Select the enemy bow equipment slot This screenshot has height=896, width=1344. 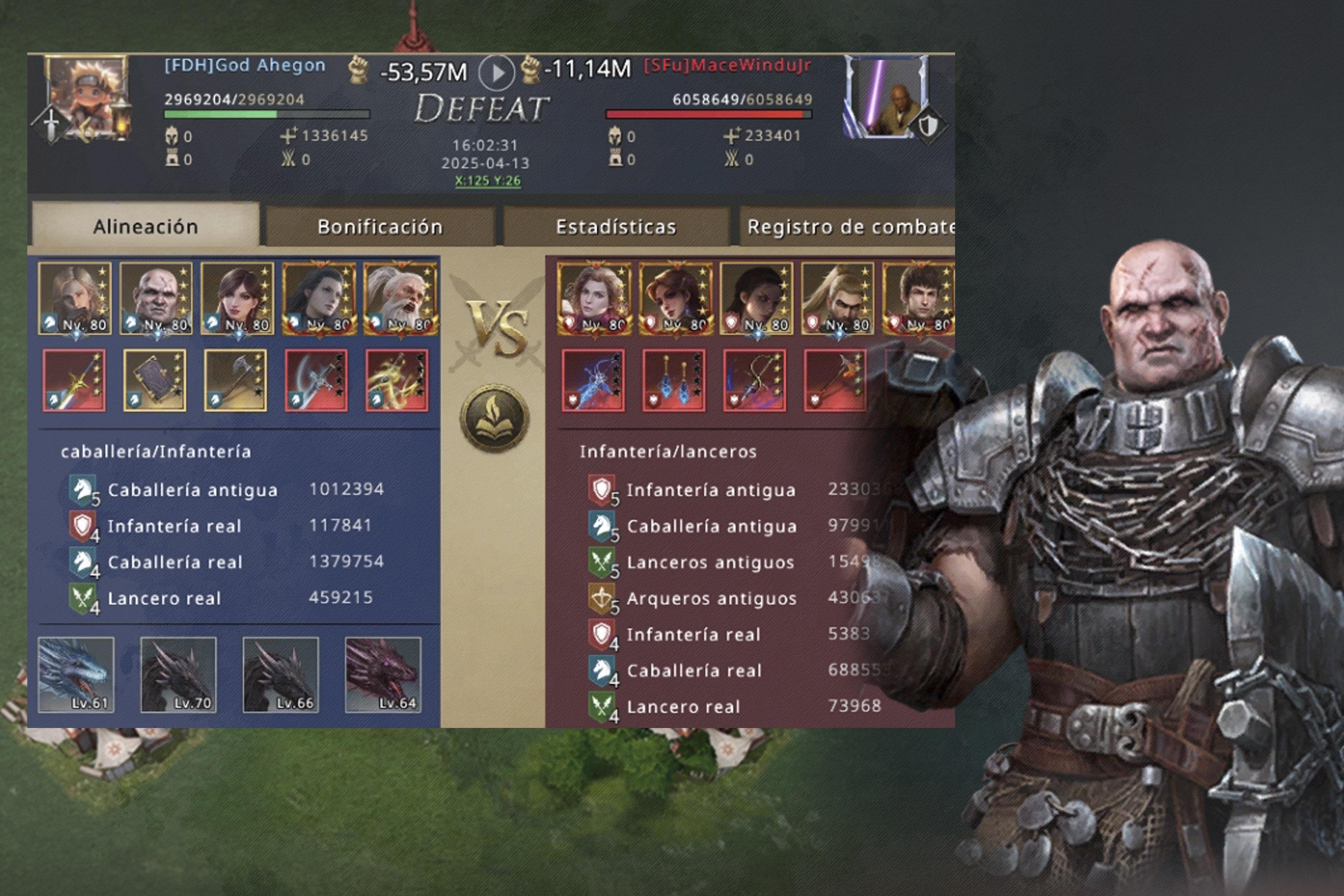754,380
